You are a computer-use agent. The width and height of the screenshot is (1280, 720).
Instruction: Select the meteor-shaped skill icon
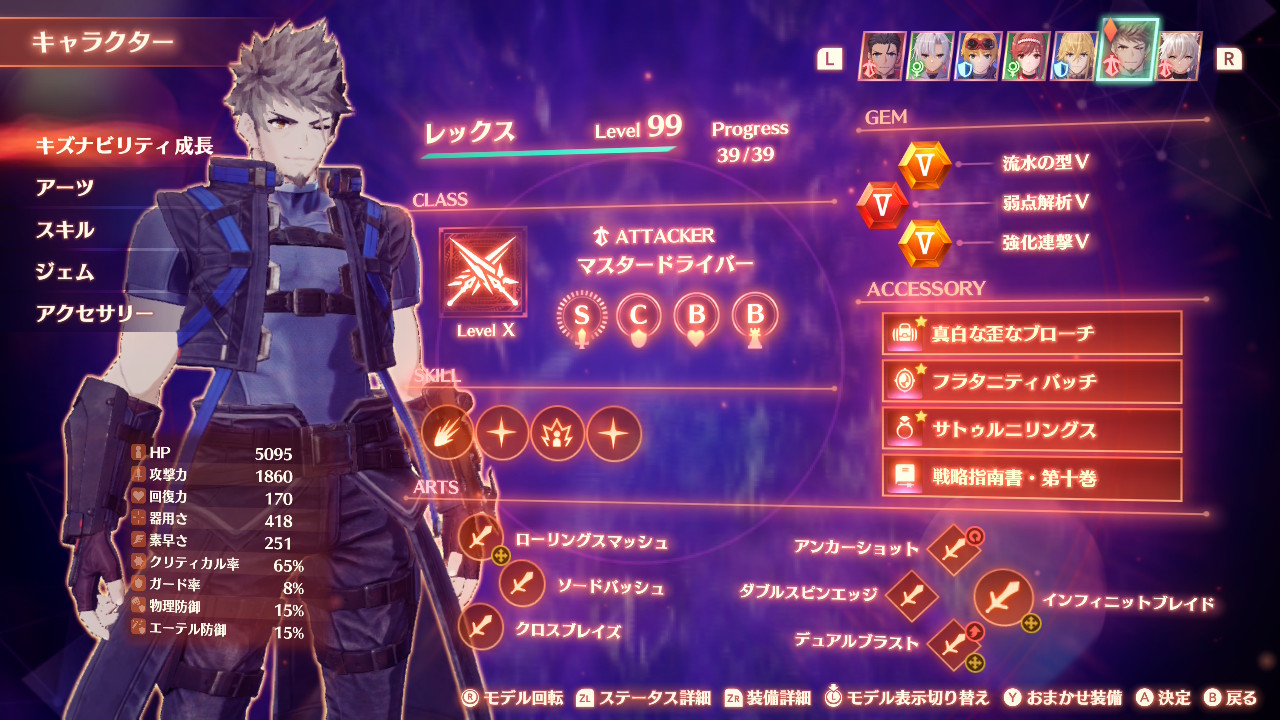(446, 434)
